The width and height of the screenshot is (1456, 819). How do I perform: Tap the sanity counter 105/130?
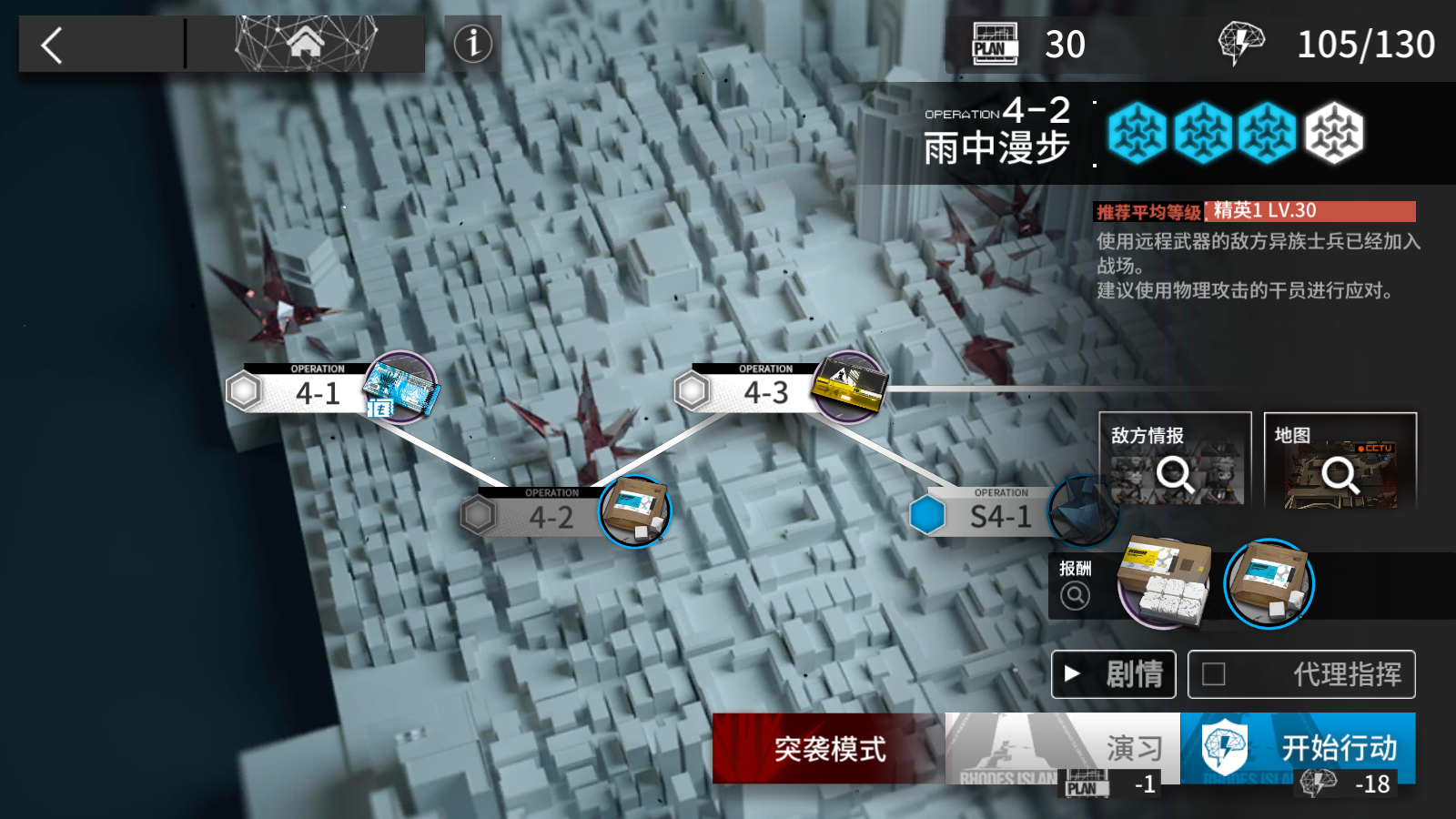coord(1364,45)
